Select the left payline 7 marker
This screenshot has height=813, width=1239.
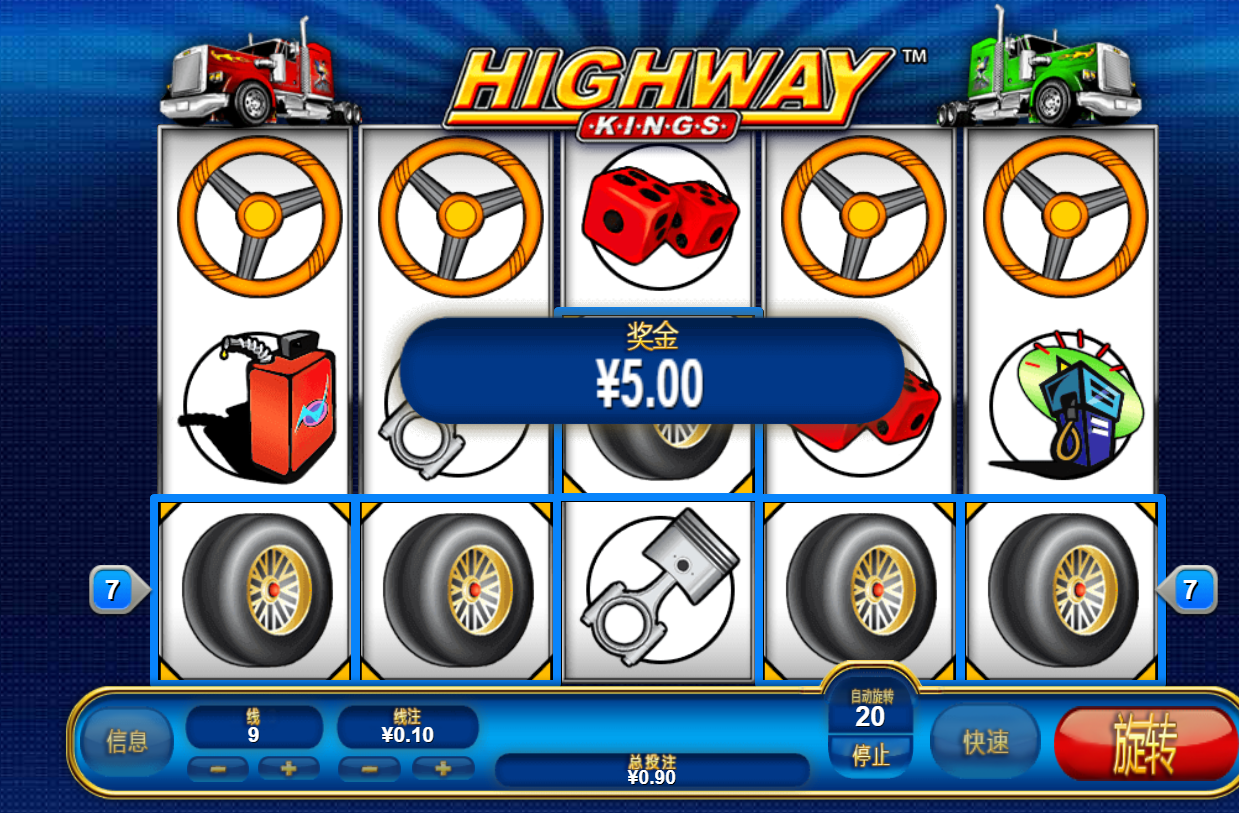(112, 590)
